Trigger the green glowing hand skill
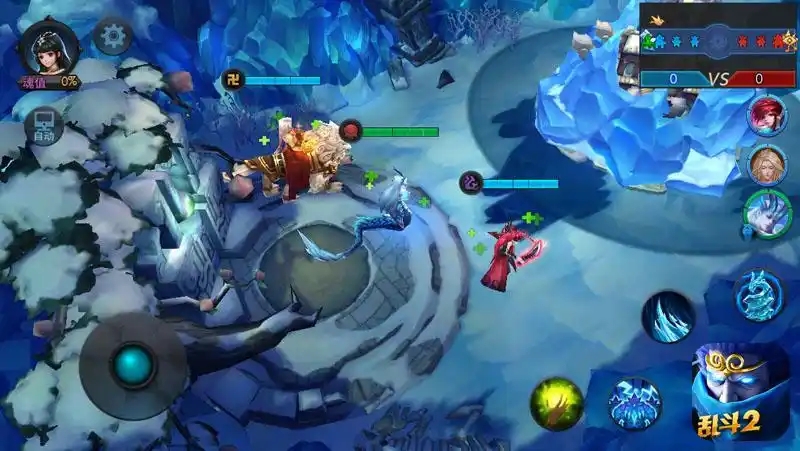Image resolution: width=800 pixels, height=451 pixels. point(557,403)
